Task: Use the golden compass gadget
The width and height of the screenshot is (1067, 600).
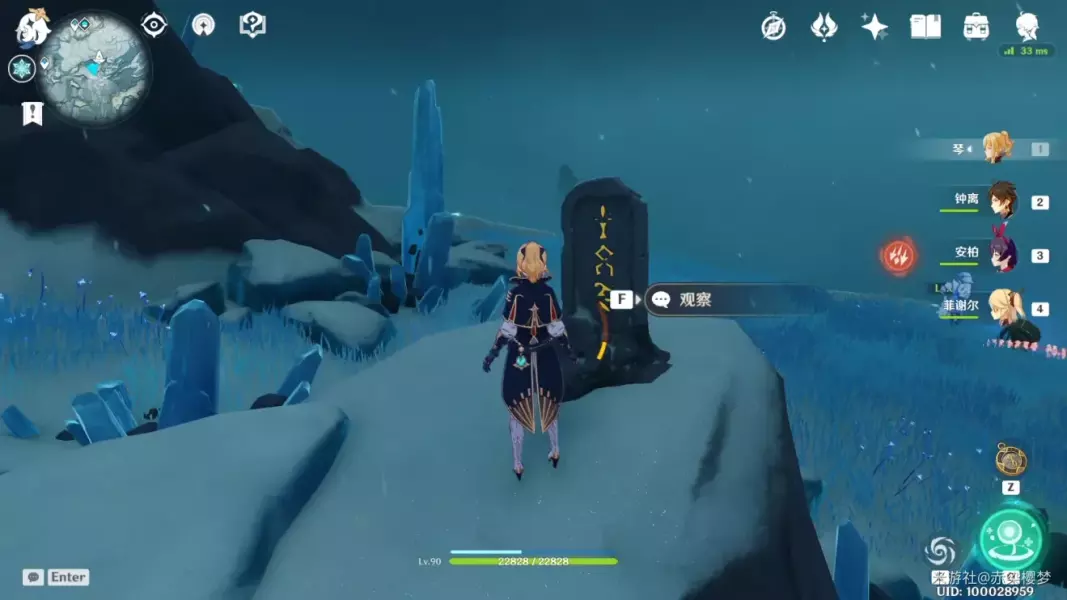Action: (1011, 460)
